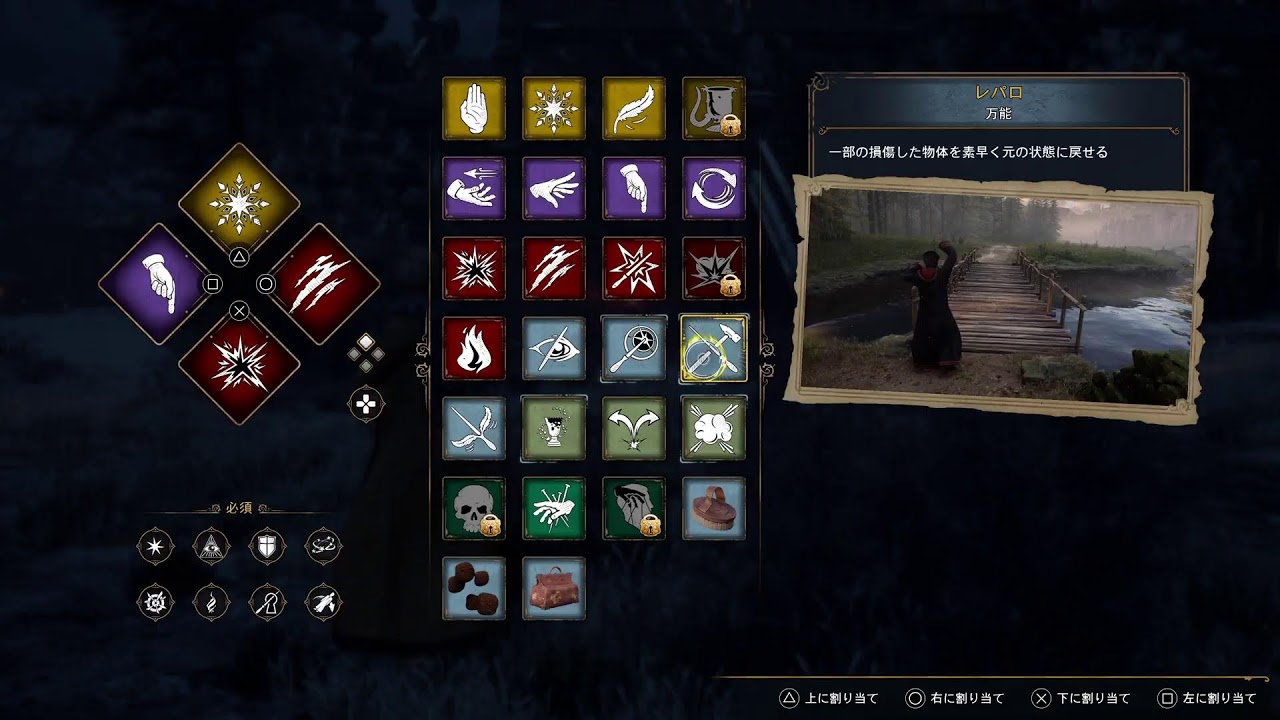Pick the Wingardium Leviosa wand-and-feather spell

tap(474, 428)
